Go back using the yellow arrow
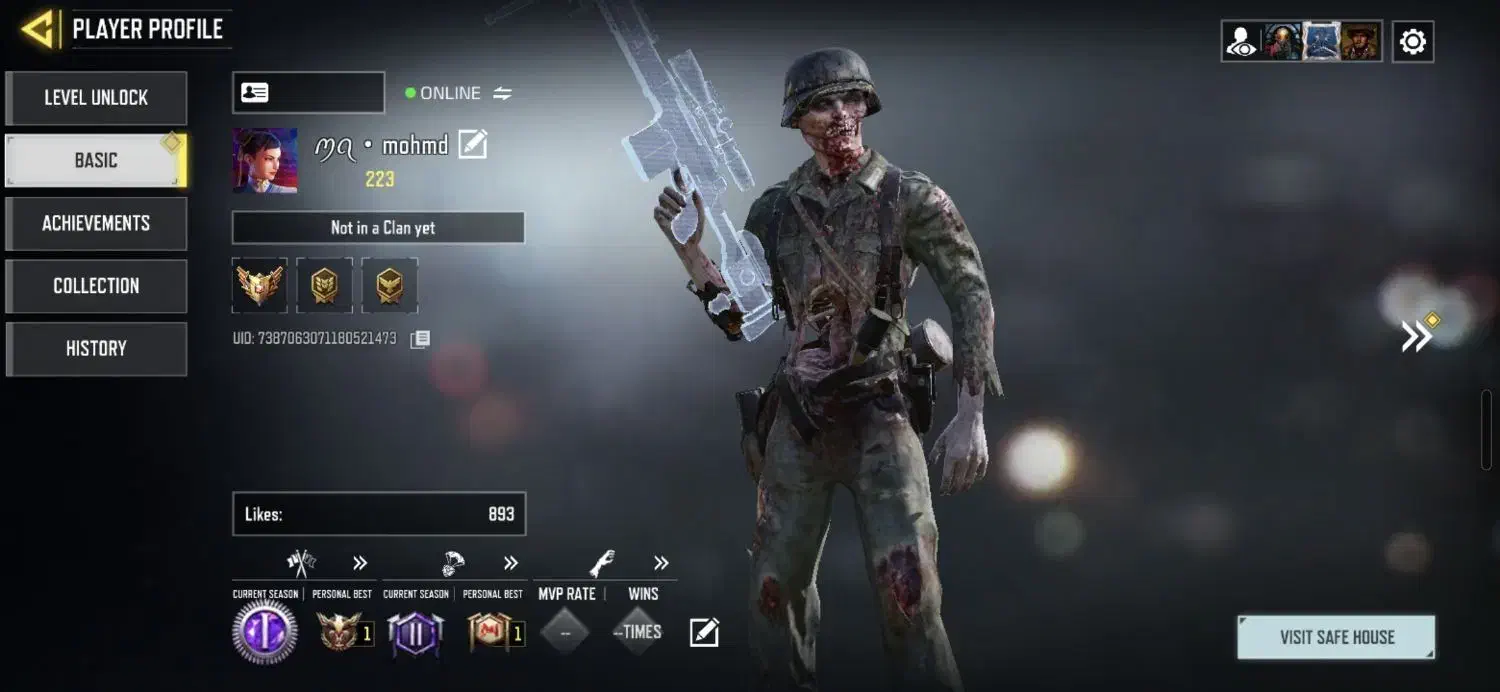 pyautogui.click(x=38, y=29)
